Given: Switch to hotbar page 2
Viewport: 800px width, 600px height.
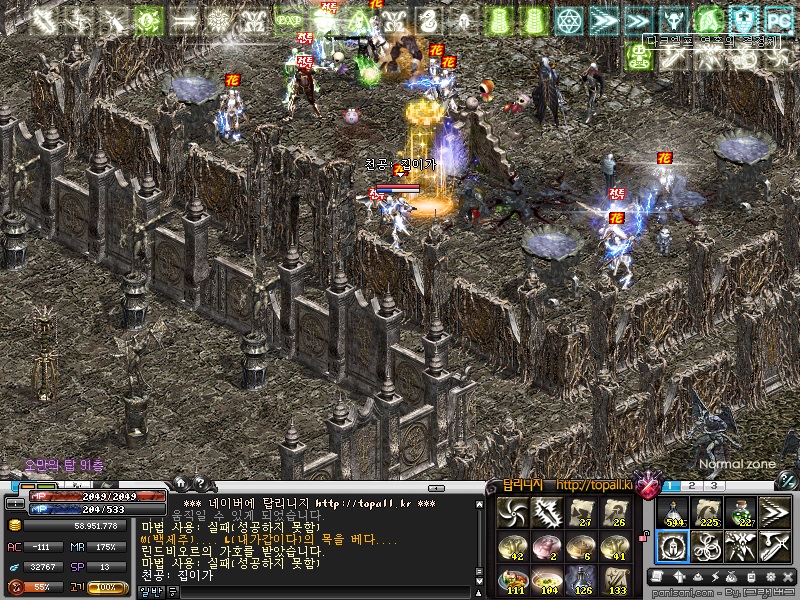Looking at the screenshot, I should 694,486.
